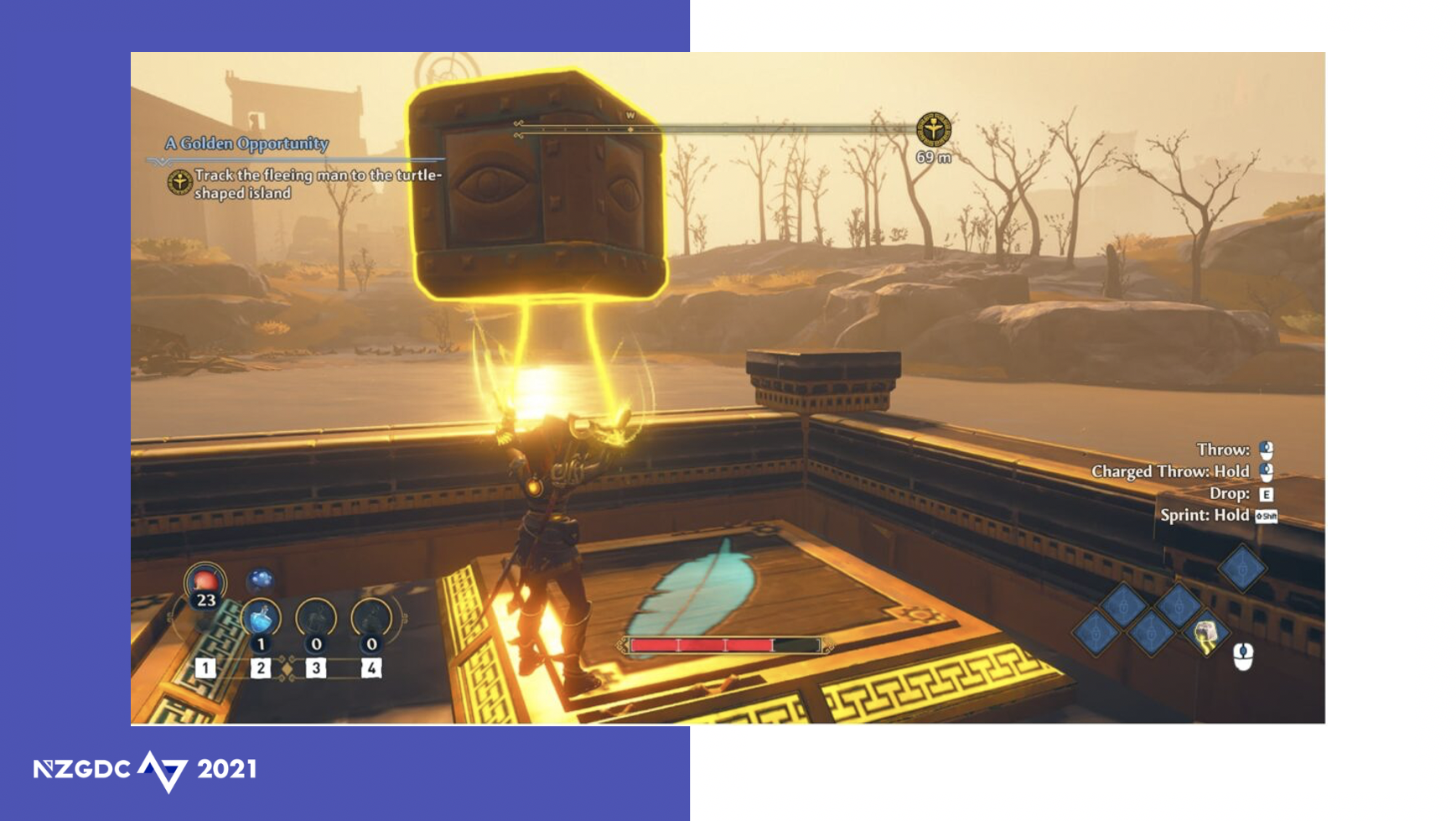Select the red pomegranate health item
This screenshot has height=821, width=1456.
[205, 581]
